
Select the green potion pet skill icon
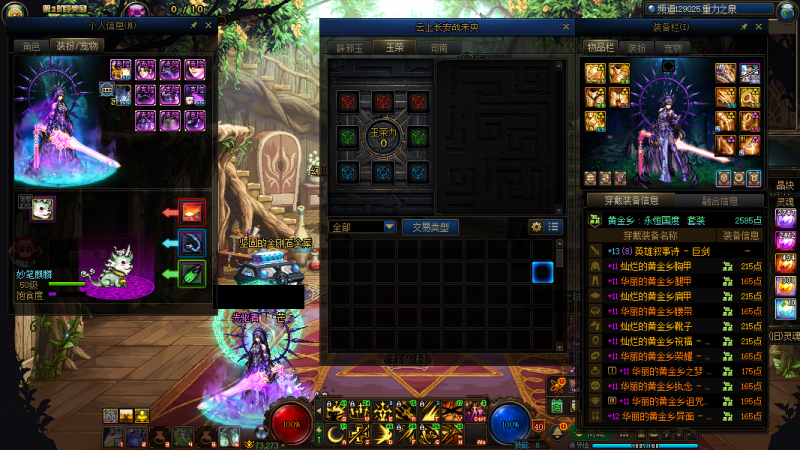(191, 273)
